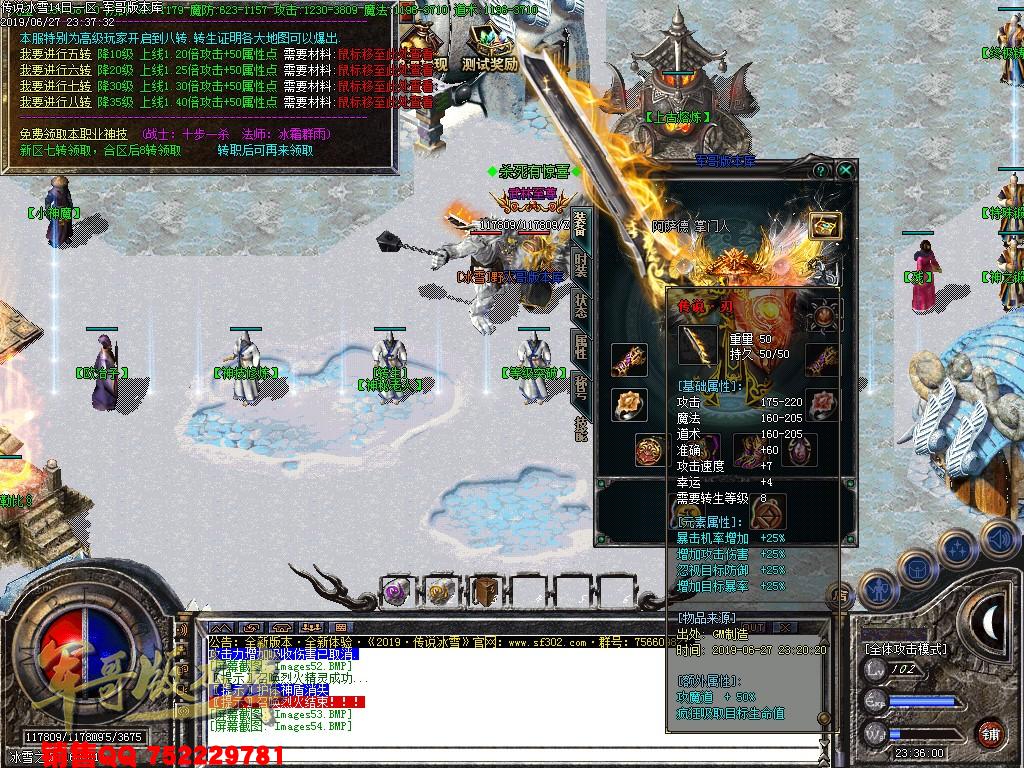Open the 属性 (attributes) tab
1024x768 pixels.
(x=580, y=347)
